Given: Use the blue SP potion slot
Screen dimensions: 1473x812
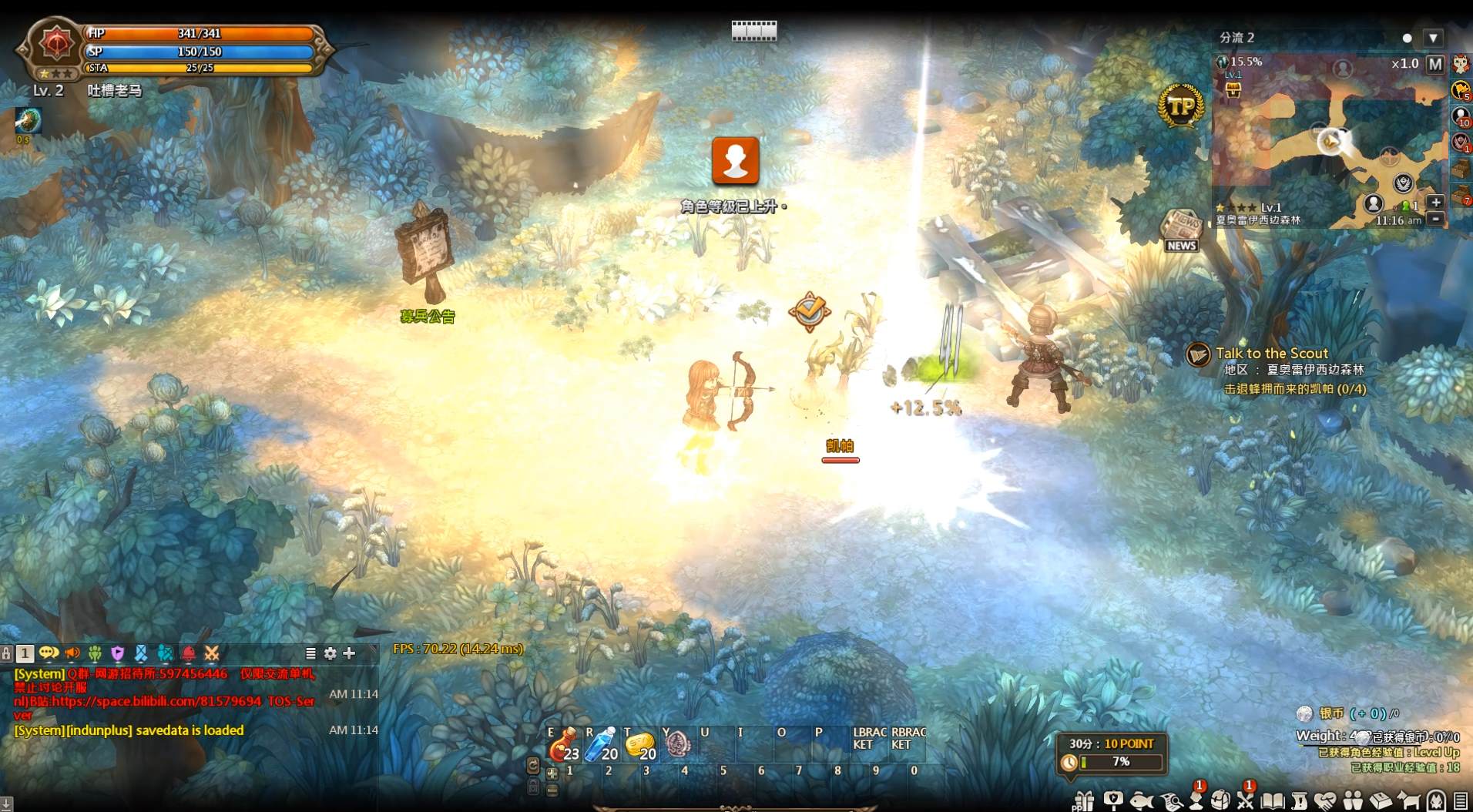Looking at the screenshot, I should [x=602, y=746].
